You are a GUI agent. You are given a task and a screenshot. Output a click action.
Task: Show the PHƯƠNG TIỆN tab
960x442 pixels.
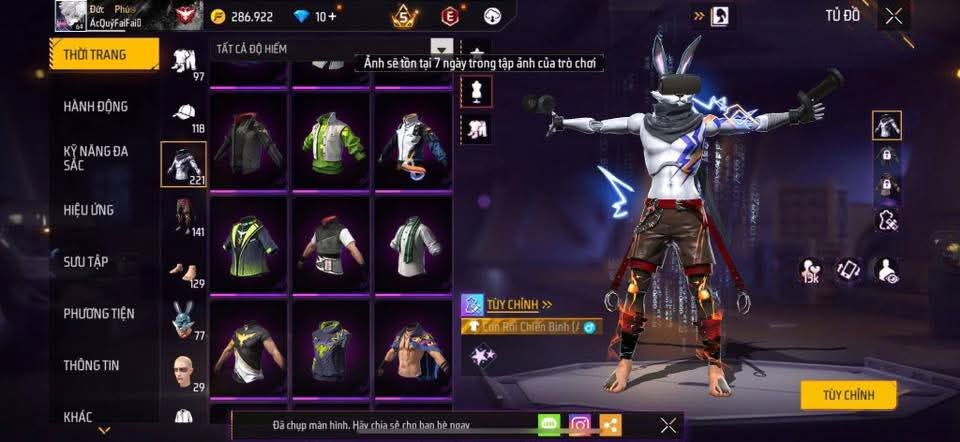98,314
